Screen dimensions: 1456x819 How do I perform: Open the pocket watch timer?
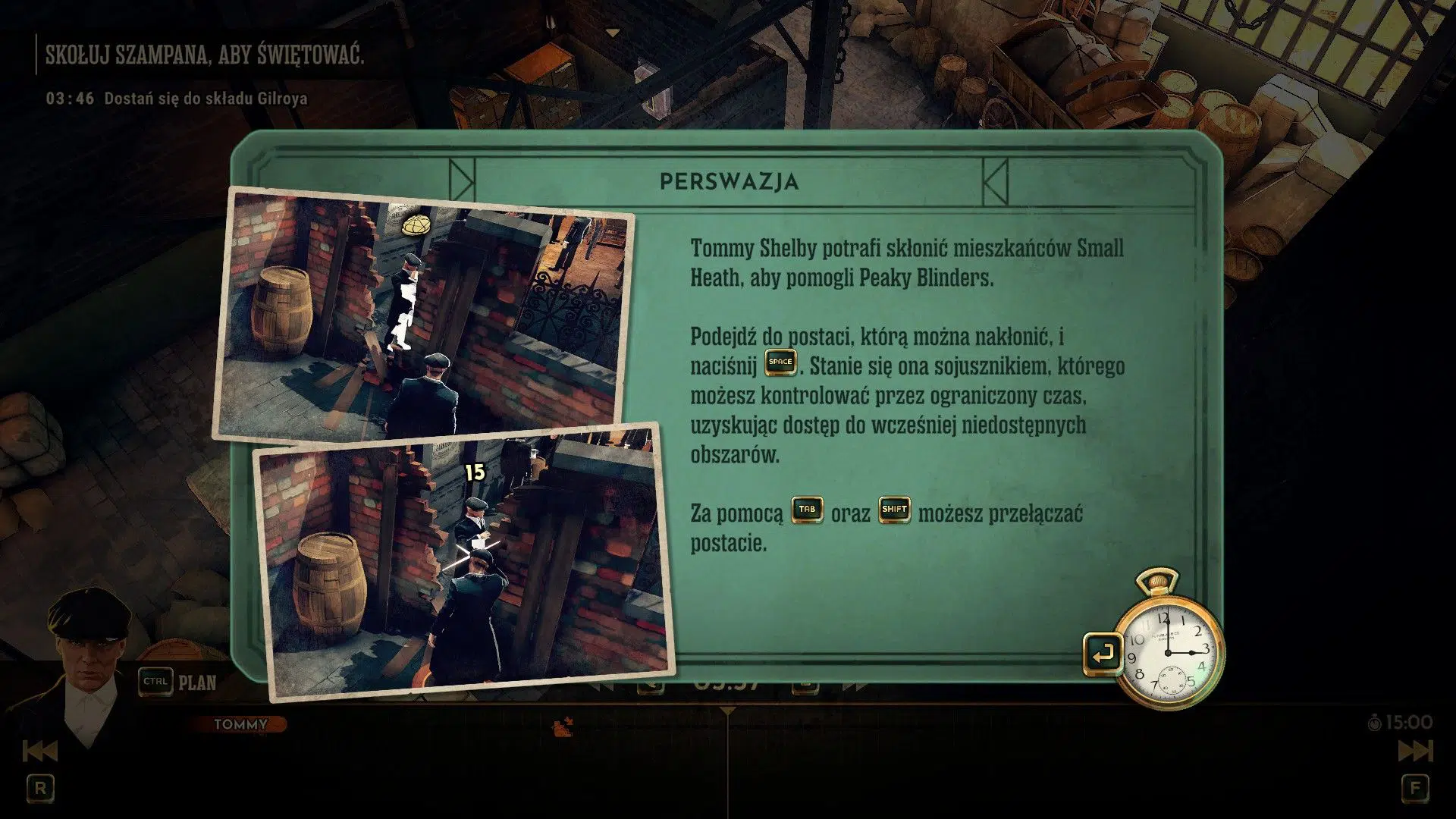[x=1169, y=651]
